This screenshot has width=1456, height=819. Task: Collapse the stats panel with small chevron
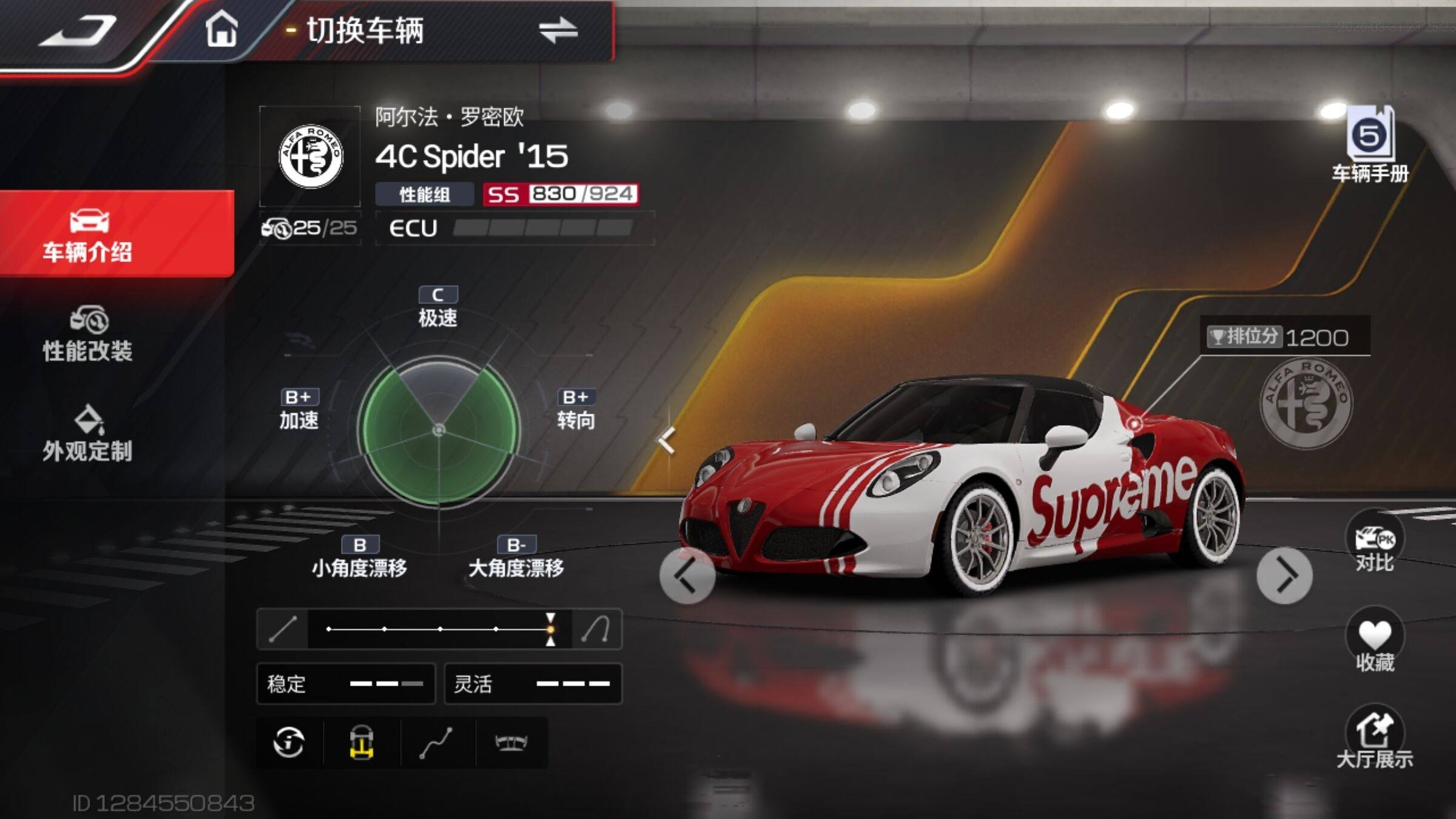[667, 440]
